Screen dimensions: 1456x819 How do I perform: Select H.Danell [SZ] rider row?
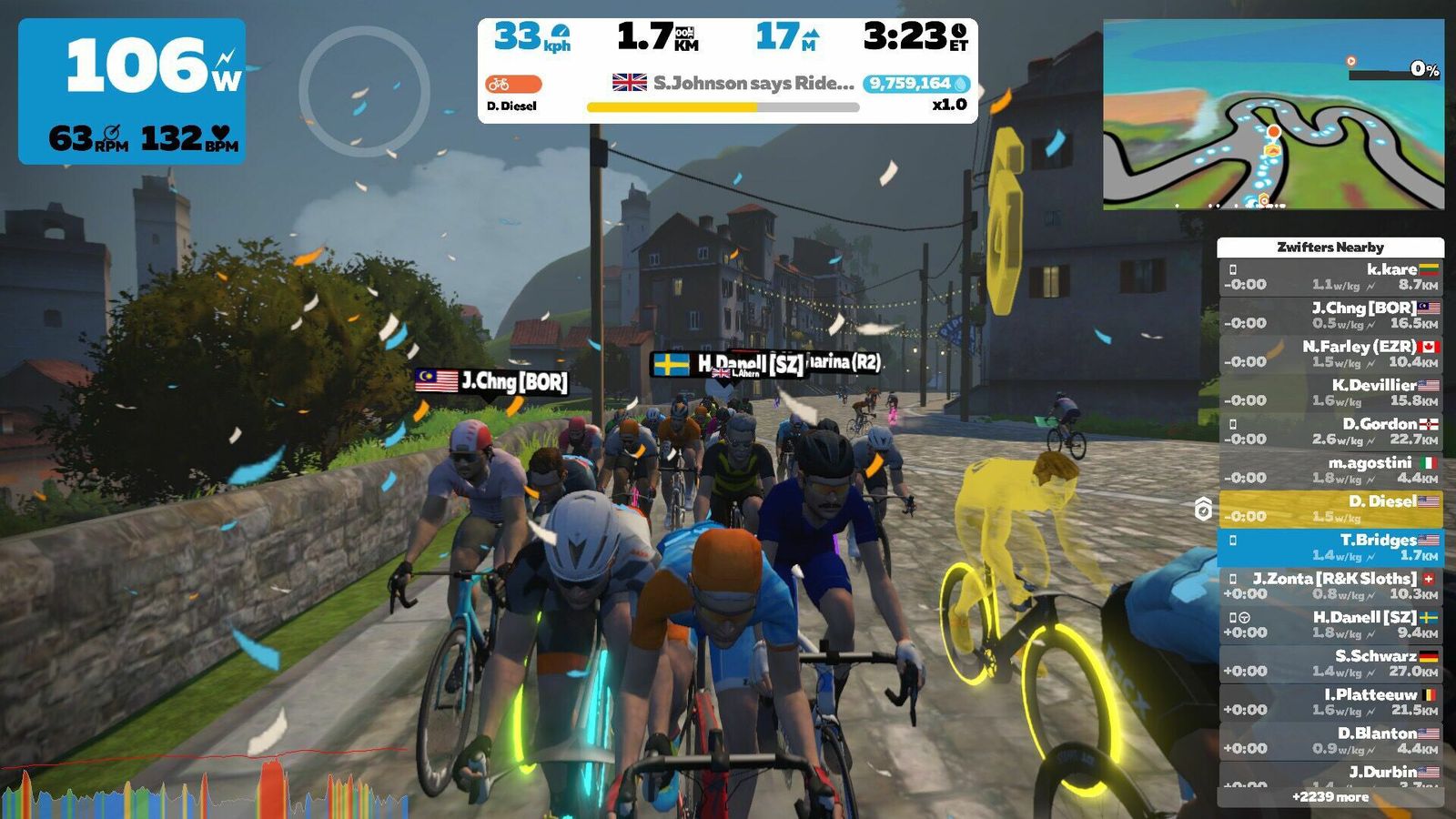1330,624
